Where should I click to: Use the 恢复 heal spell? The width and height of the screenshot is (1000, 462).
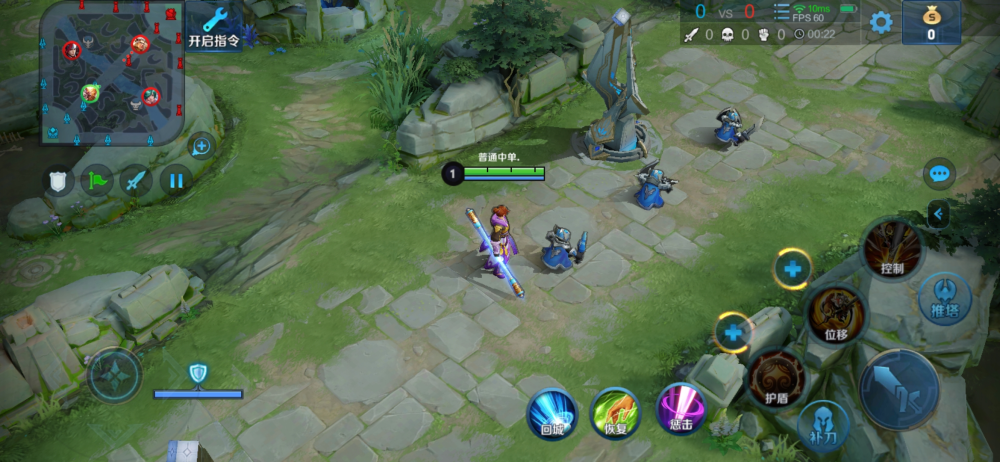click(615, 413)
